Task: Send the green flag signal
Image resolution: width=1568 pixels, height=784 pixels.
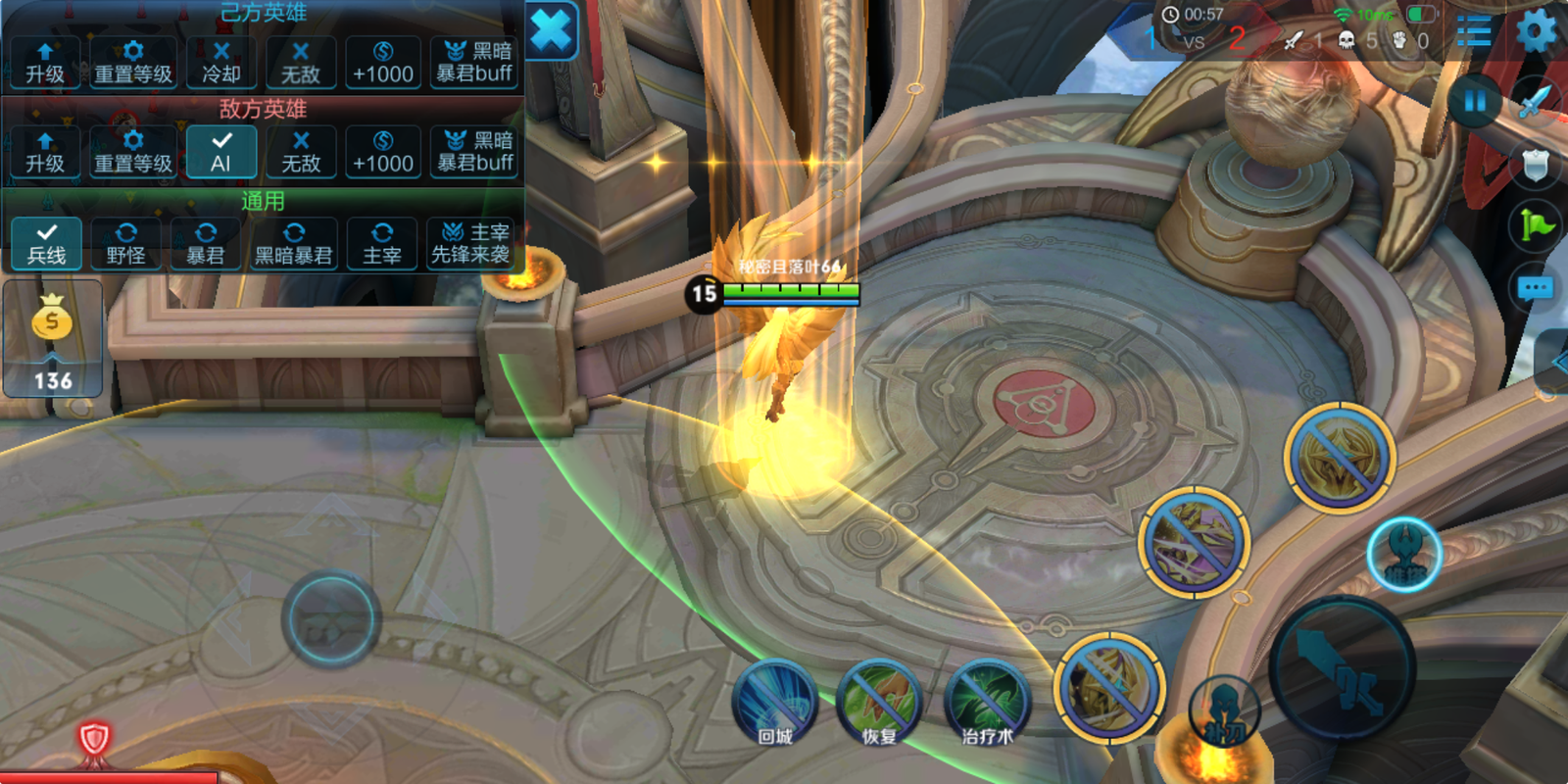Action: [x=1537, y=226]
